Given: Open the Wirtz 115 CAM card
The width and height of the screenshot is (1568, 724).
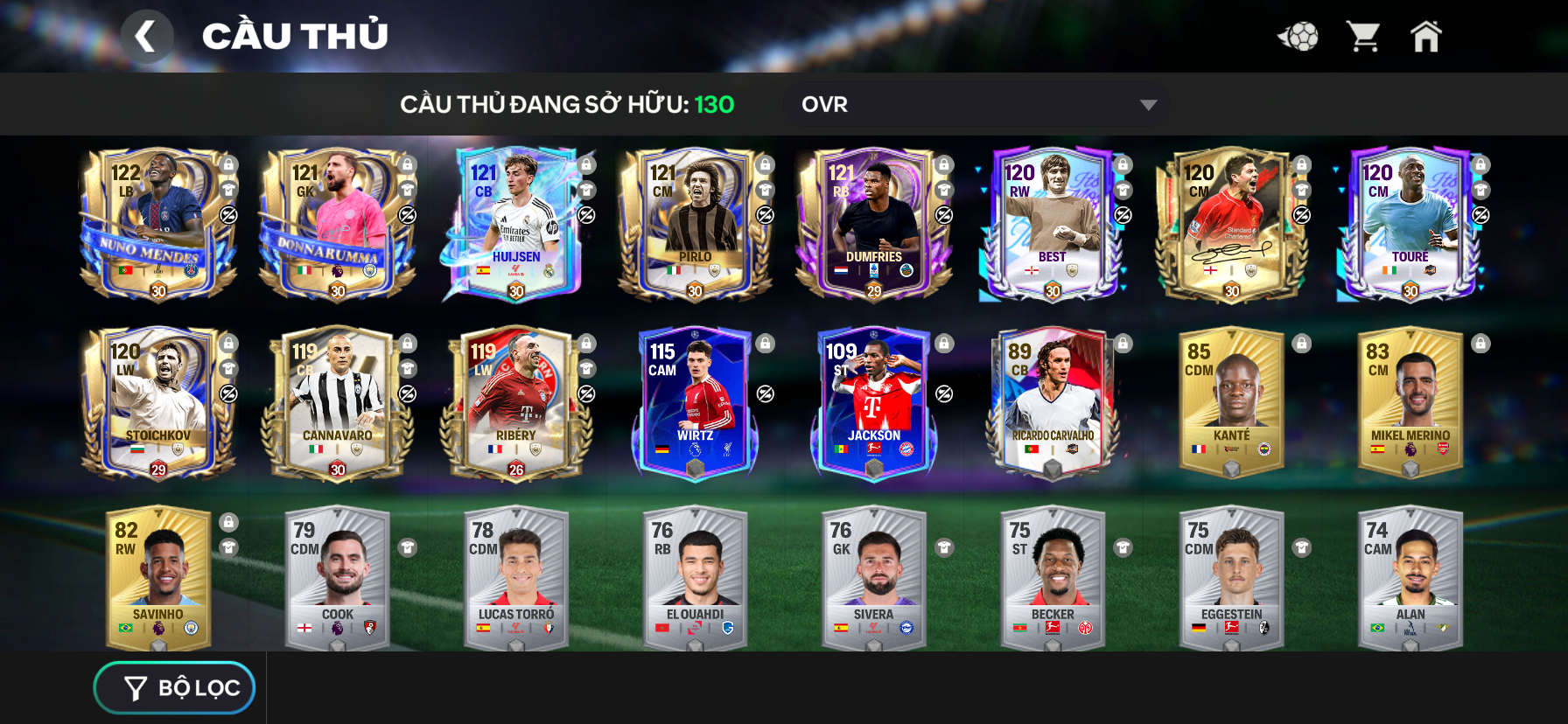Looking at the screenshot, I should pyautogui.click(x=695, y=404).
